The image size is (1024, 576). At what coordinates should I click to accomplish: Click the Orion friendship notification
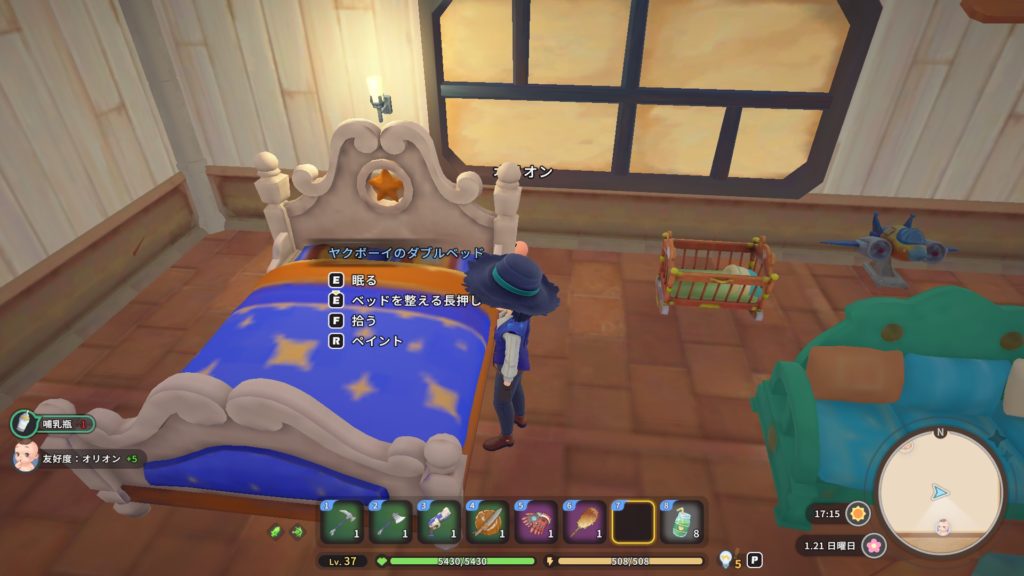pyautogui.click(x=78, y=459)
